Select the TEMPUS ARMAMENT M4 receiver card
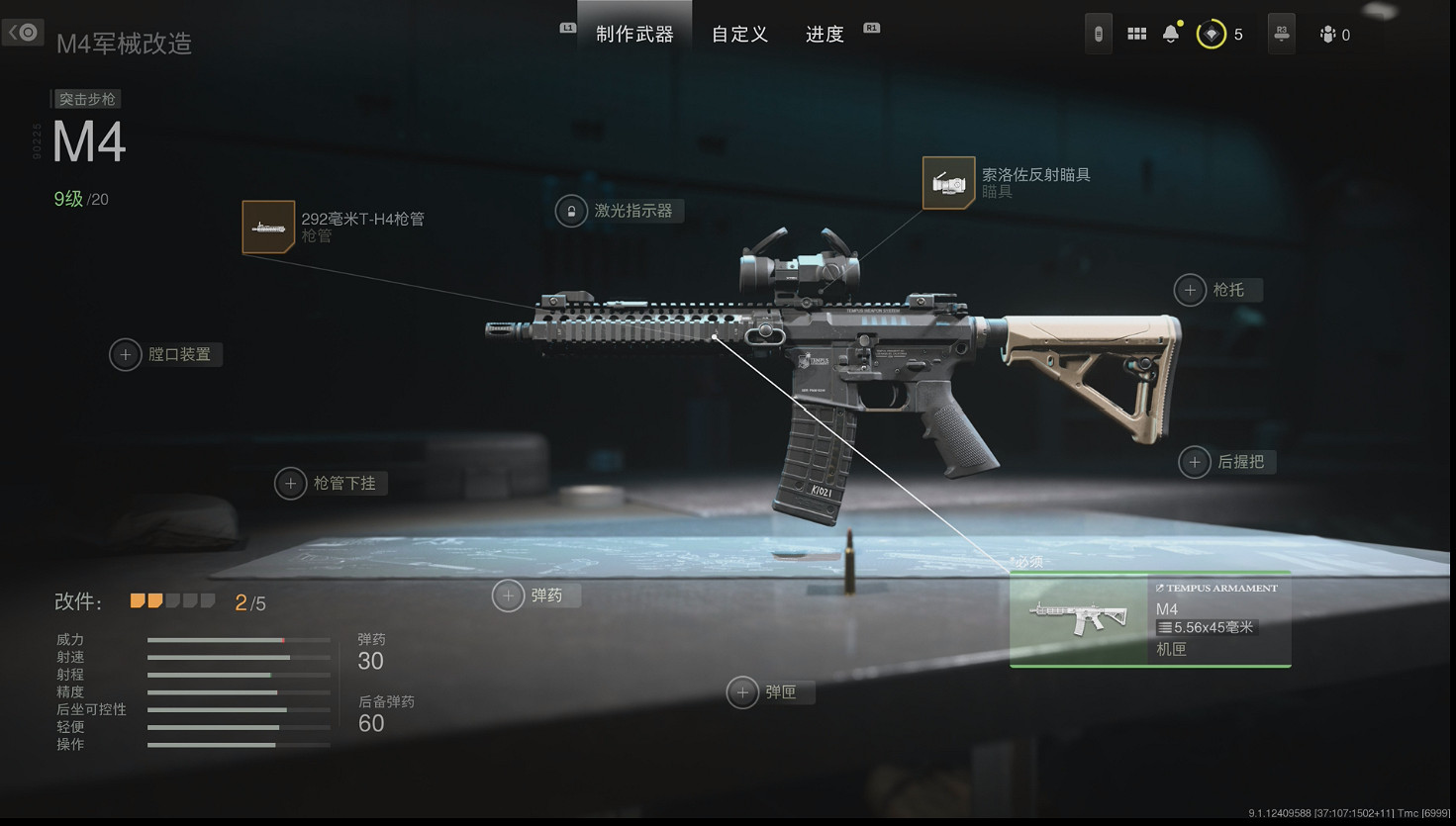The image size is (1456, 826). [1150, 619]
